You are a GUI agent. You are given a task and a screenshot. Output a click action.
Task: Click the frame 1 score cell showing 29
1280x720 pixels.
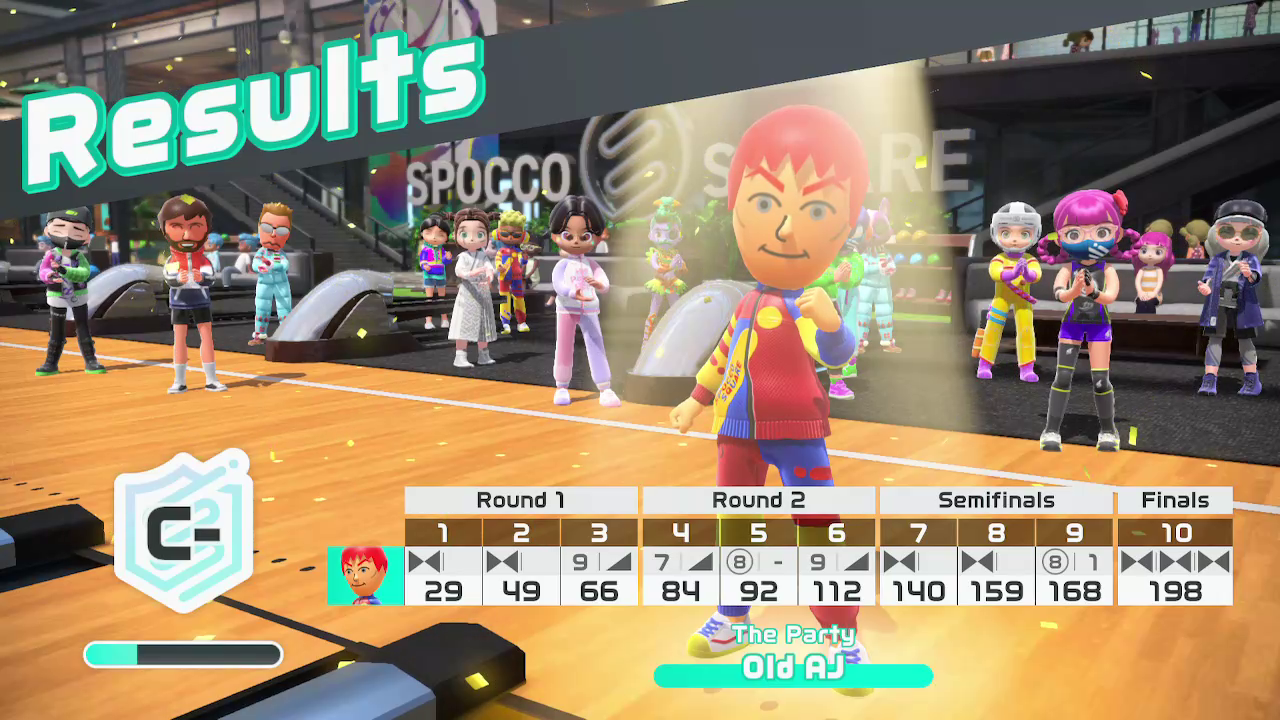443,576
